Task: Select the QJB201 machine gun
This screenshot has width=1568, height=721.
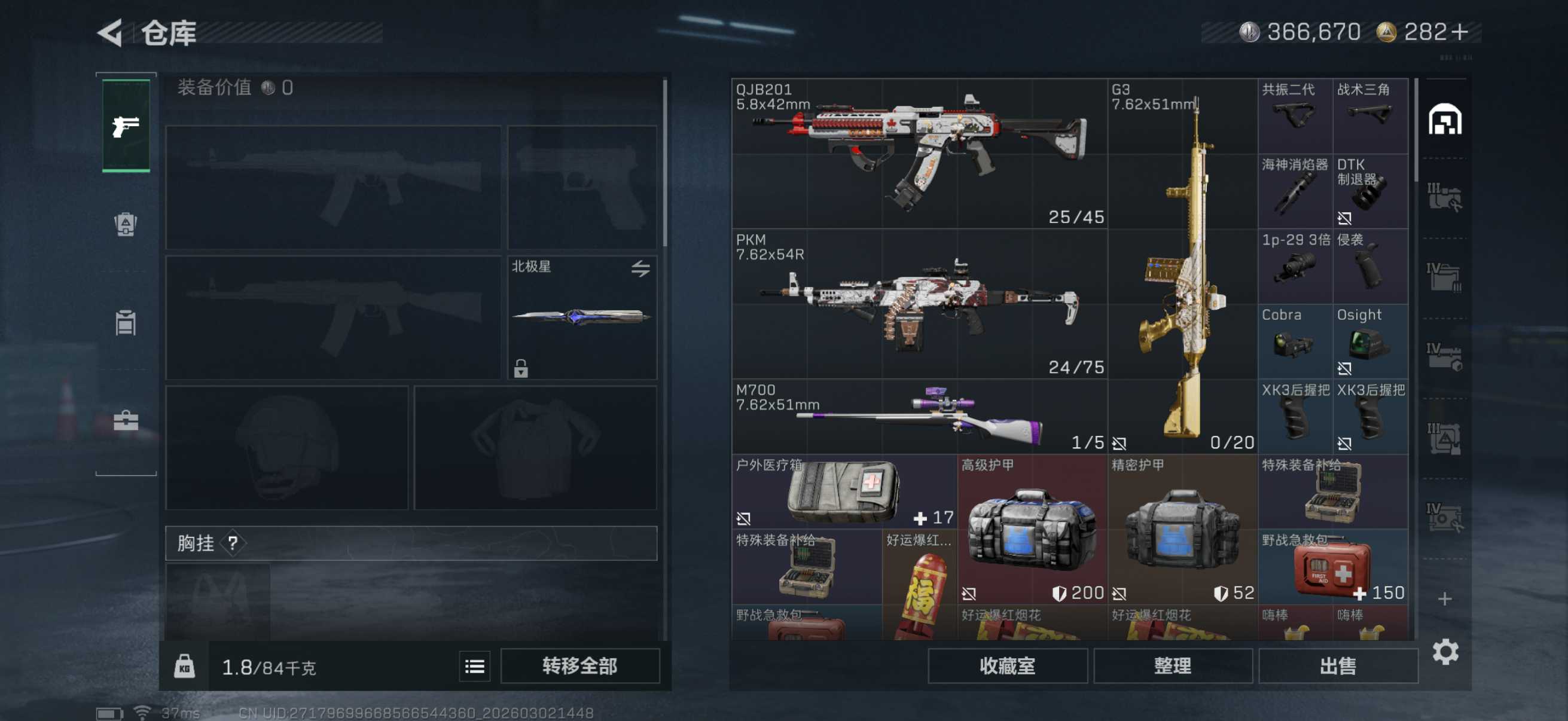Action: click(x=919, y=153)
